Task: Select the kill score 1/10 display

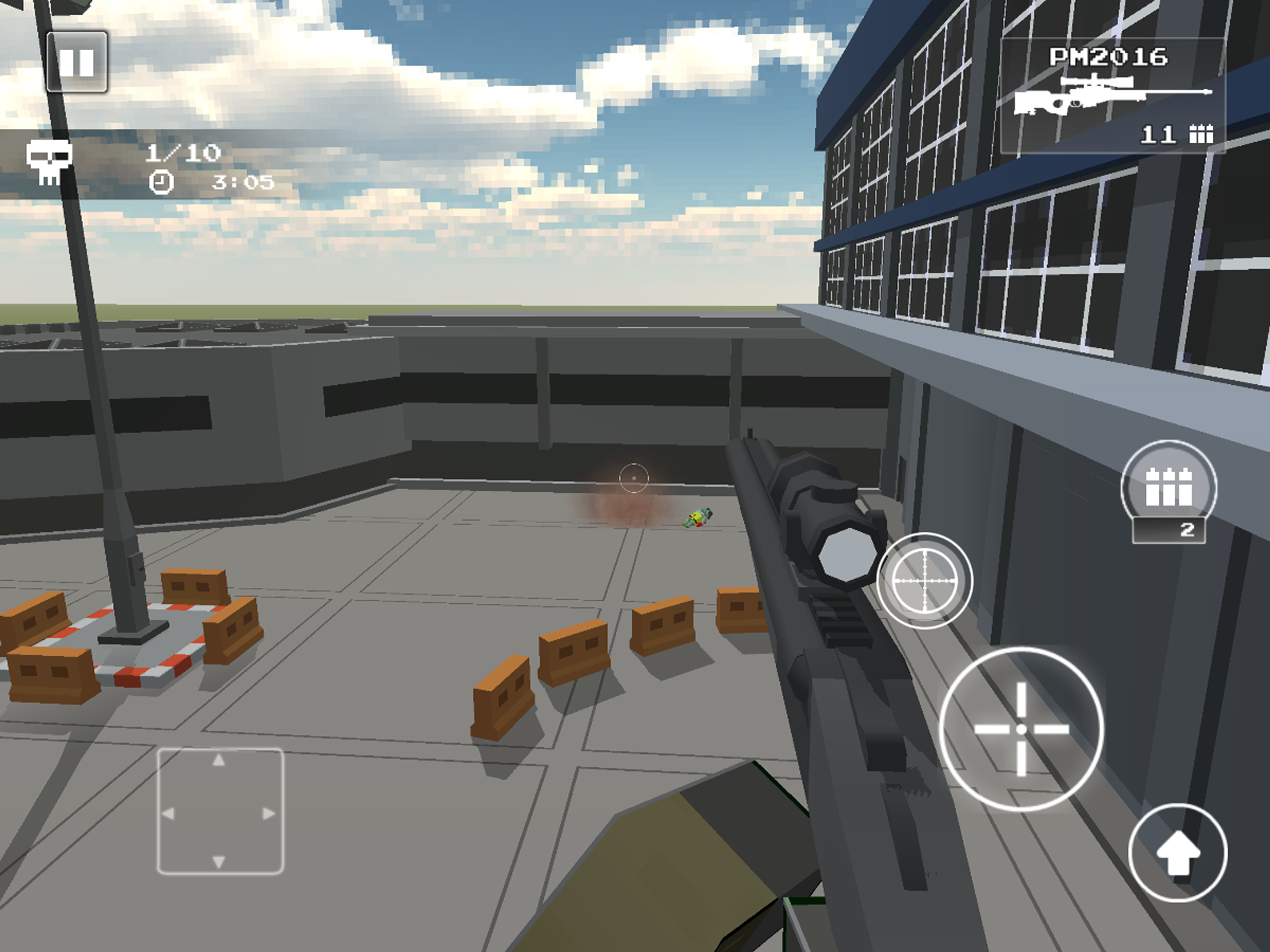Action: (x=185, y=153)
